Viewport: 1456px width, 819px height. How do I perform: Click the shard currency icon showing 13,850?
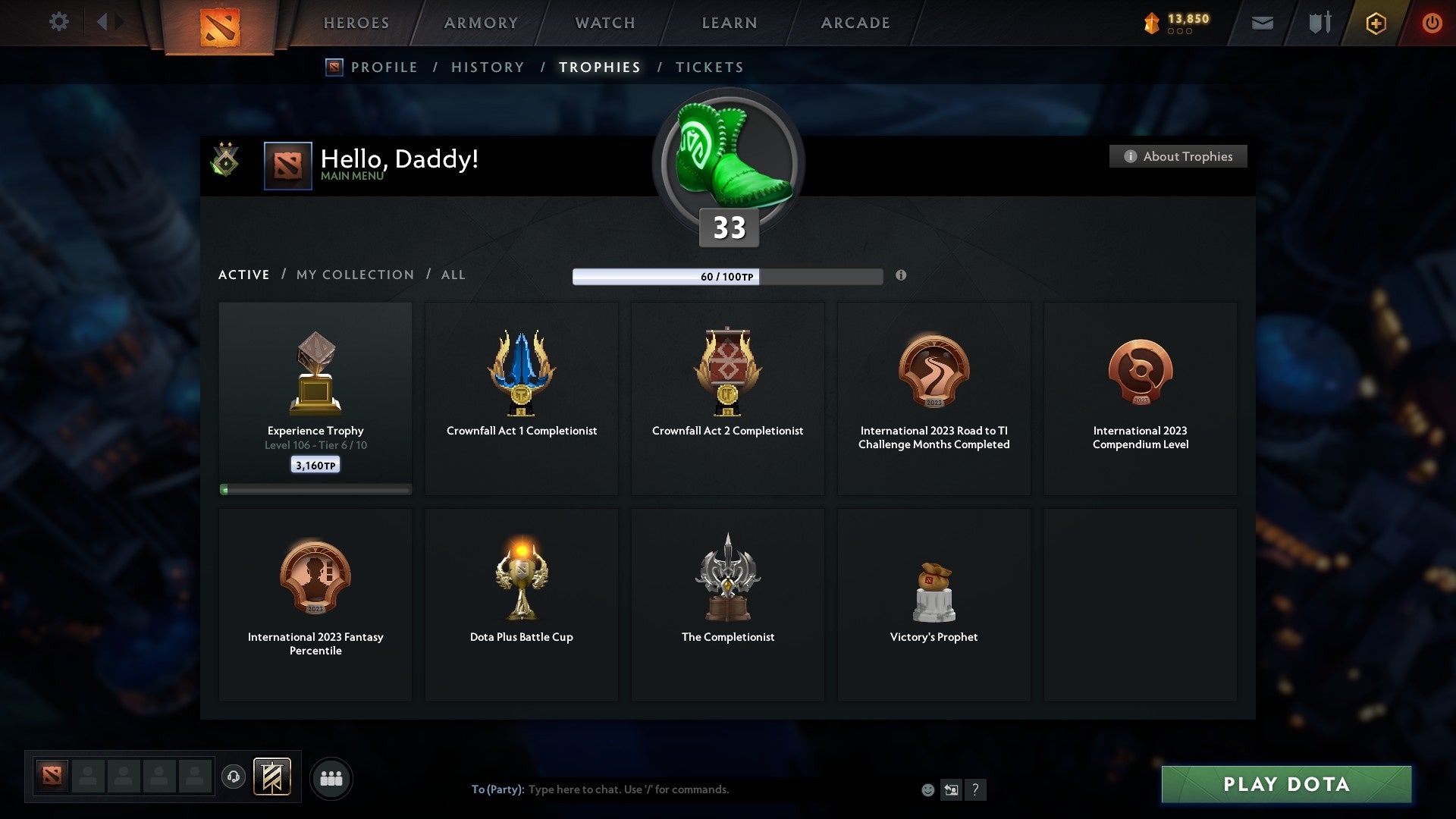tap(1150, 23)
